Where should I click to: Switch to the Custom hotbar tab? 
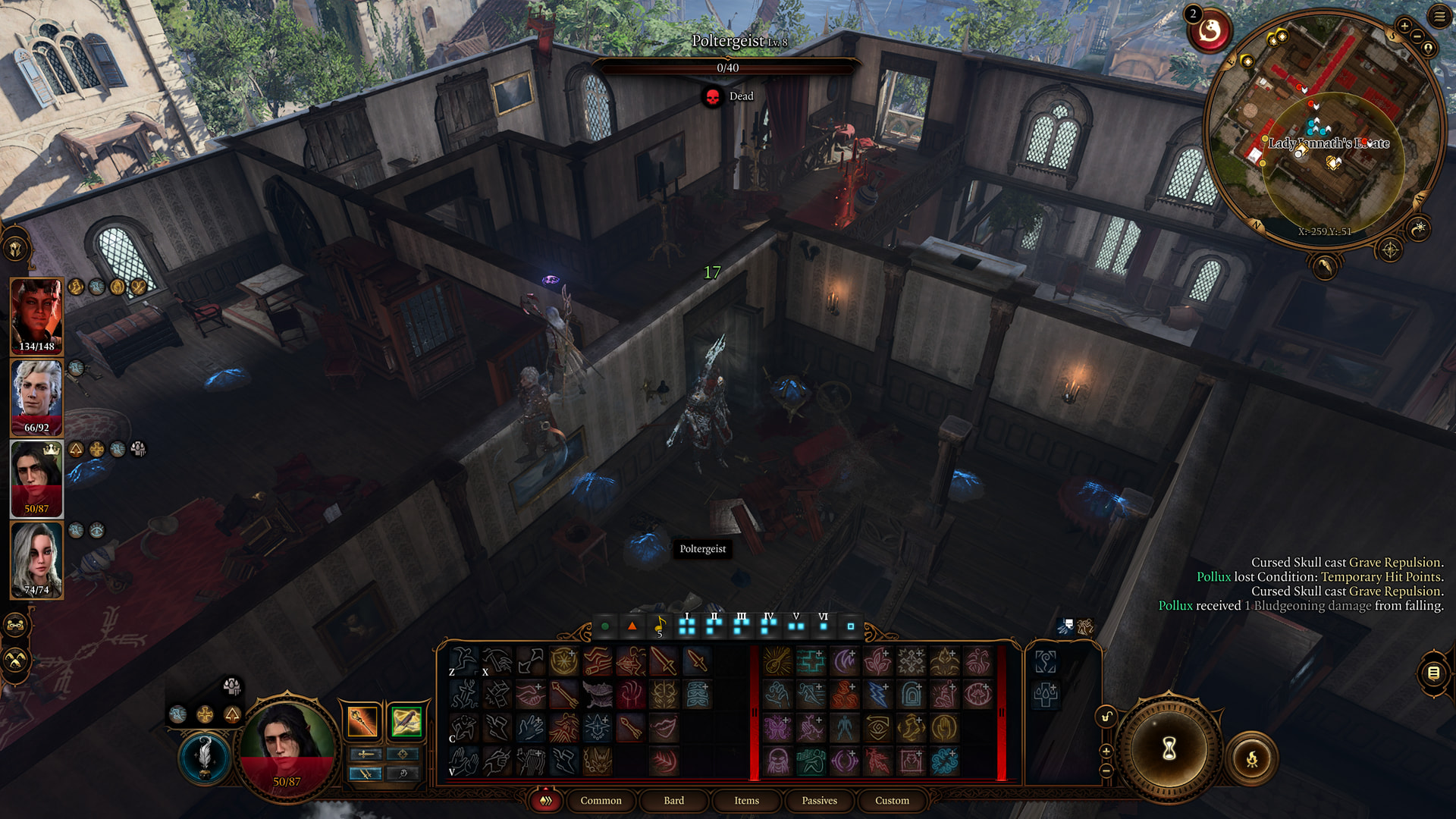click(892, 800)
